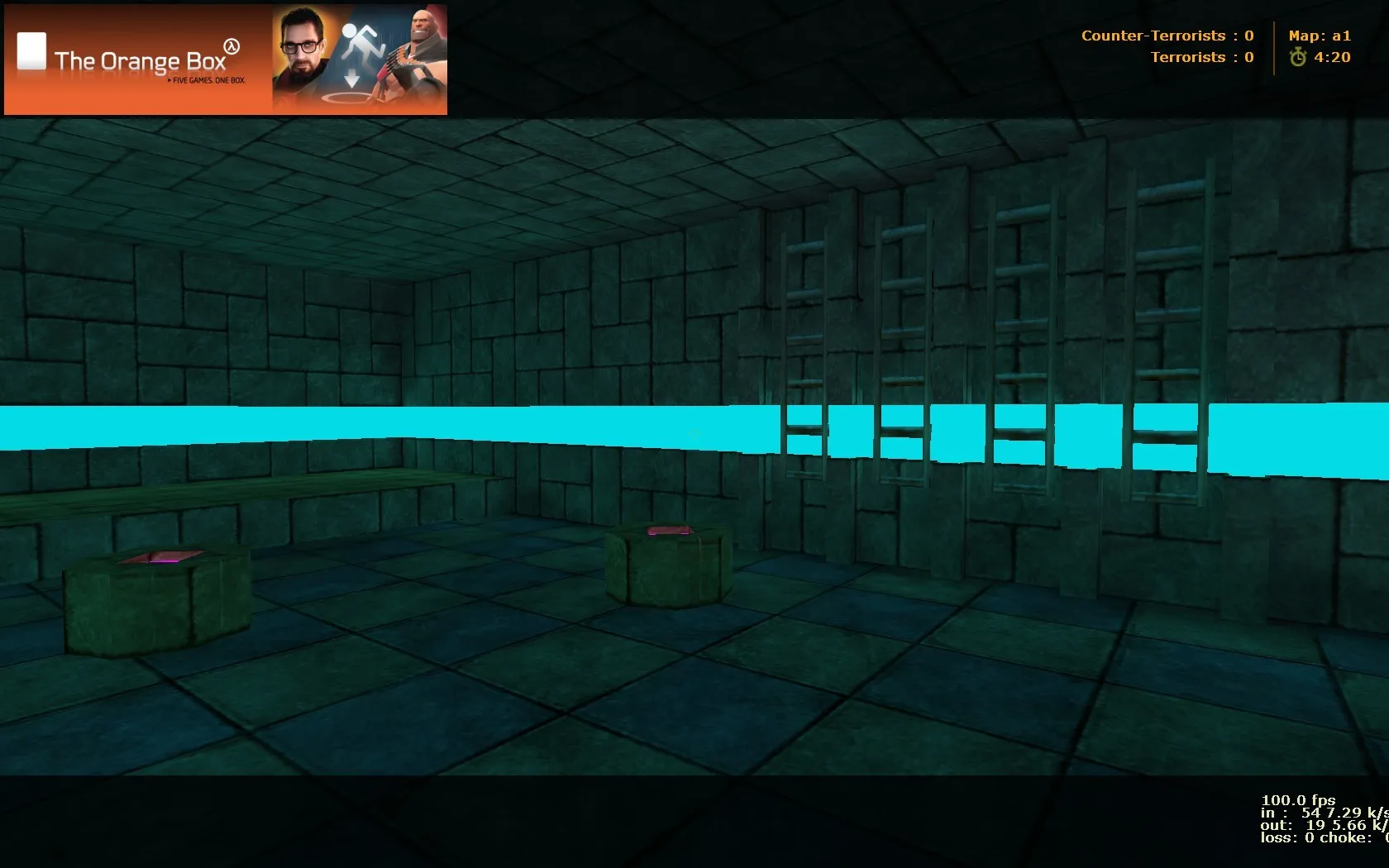Select the Portal running-figure icon
This screenshot has height=868, width=1389.
click(x=361, y=40)
